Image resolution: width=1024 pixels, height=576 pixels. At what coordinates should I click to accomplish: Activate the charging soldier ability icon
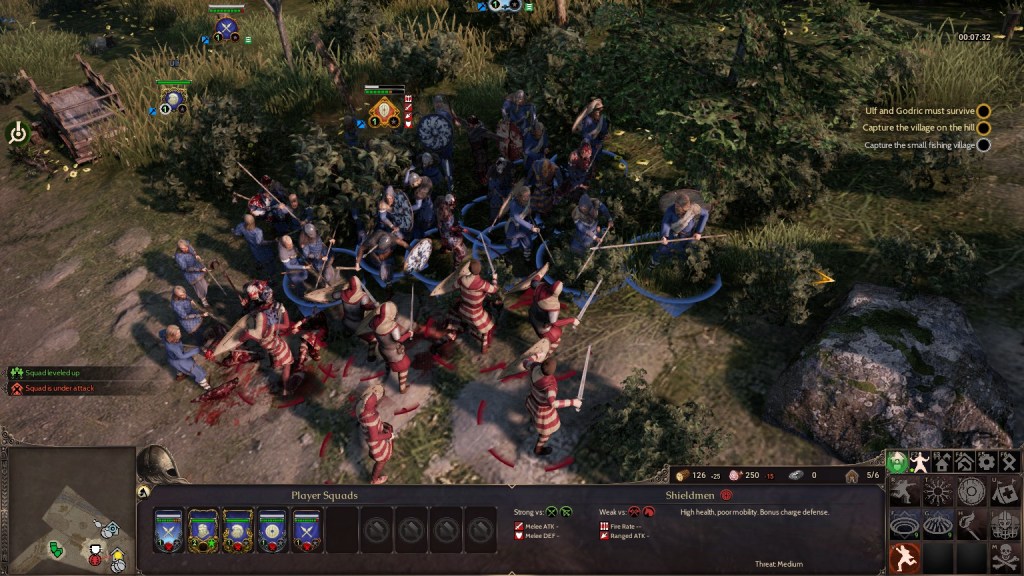click(904, 491)
